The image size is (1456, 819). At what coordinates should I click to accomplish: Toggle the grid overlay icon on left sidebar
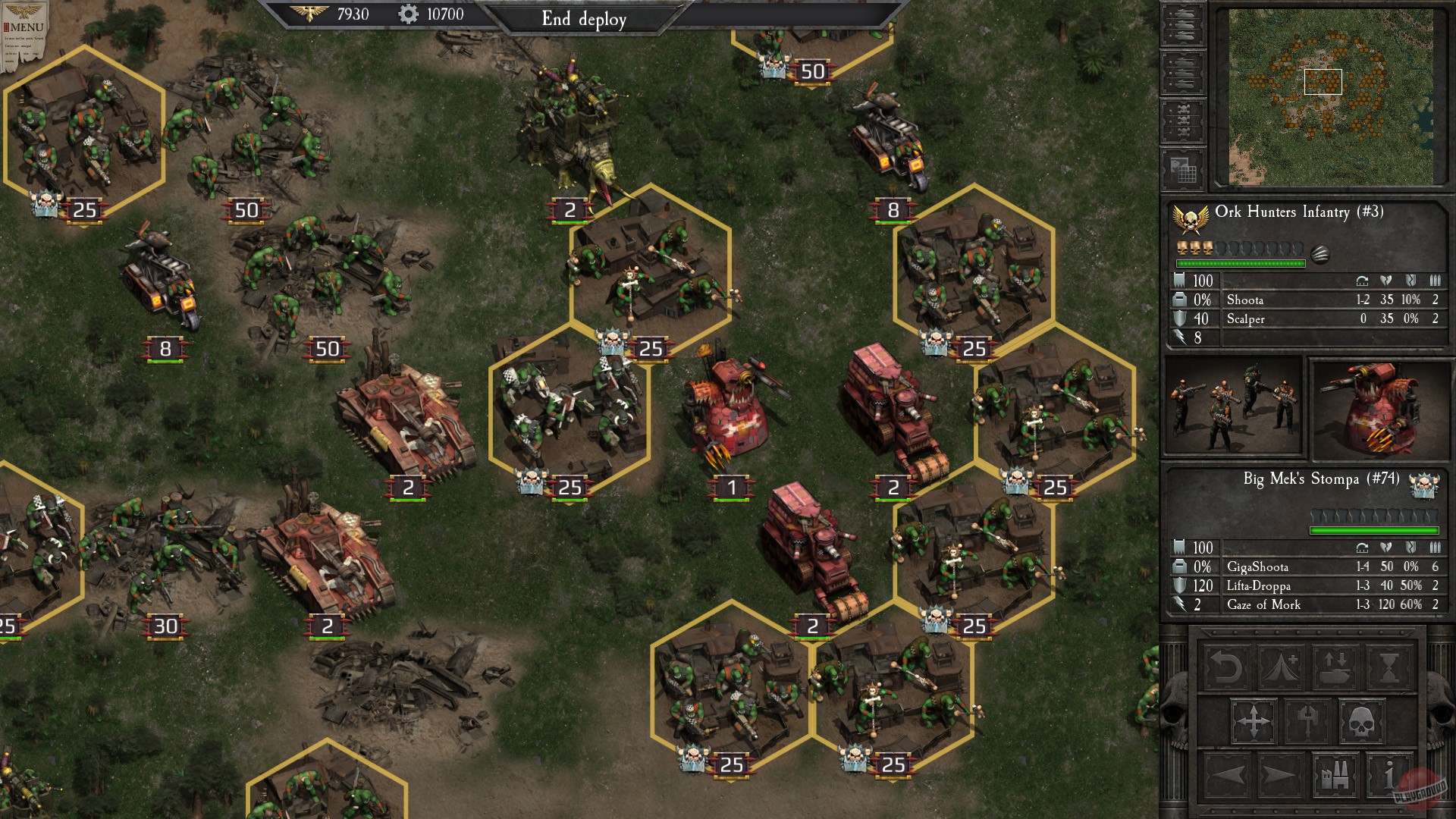(1183, 168)
